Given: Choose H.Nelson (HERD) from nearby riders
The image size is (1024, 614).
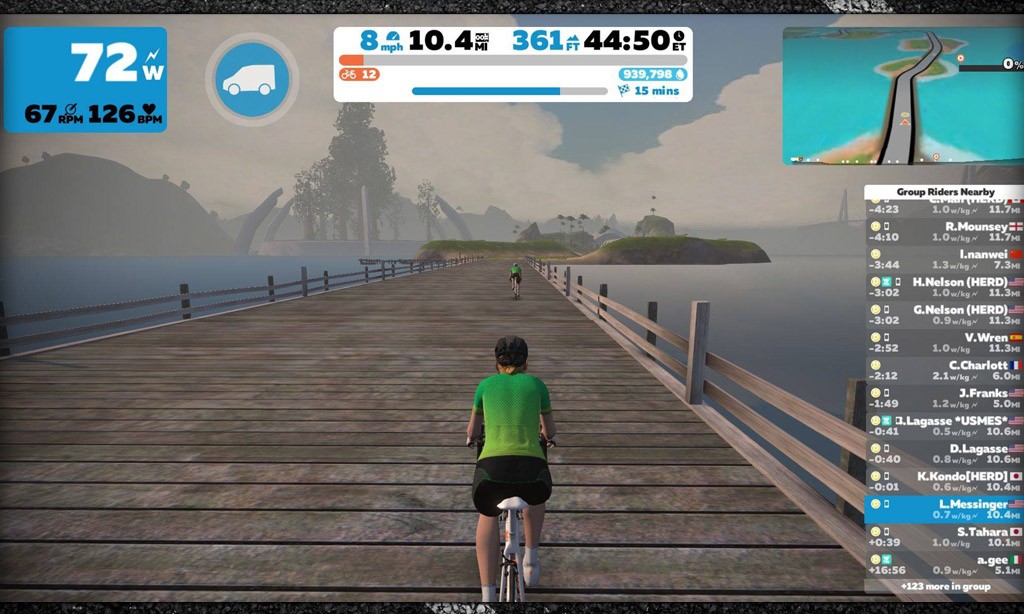Looking at the screenshot, I should [944, 288].
